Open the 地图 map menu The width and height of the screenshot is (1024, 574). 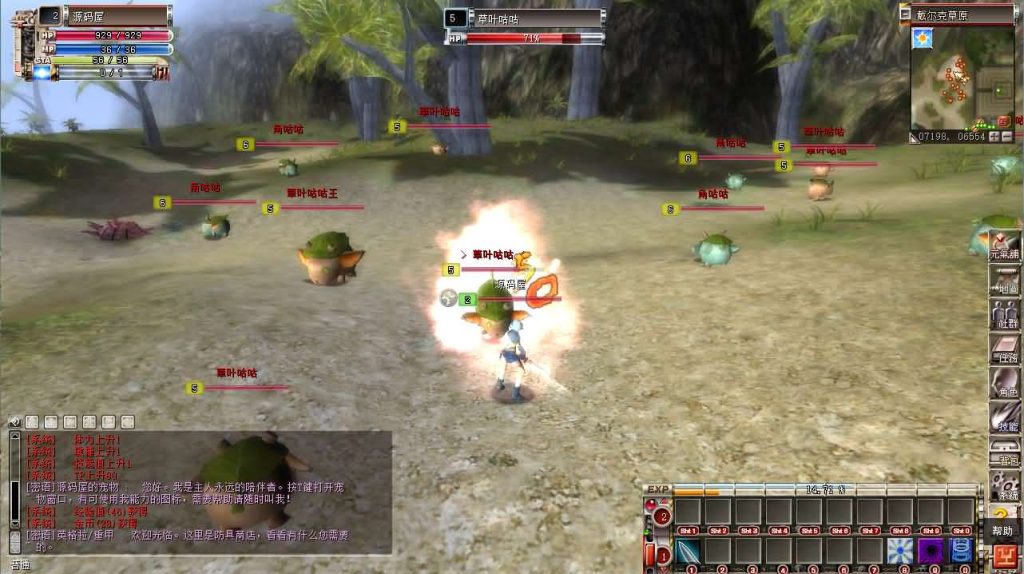(x=1004, y=280)
